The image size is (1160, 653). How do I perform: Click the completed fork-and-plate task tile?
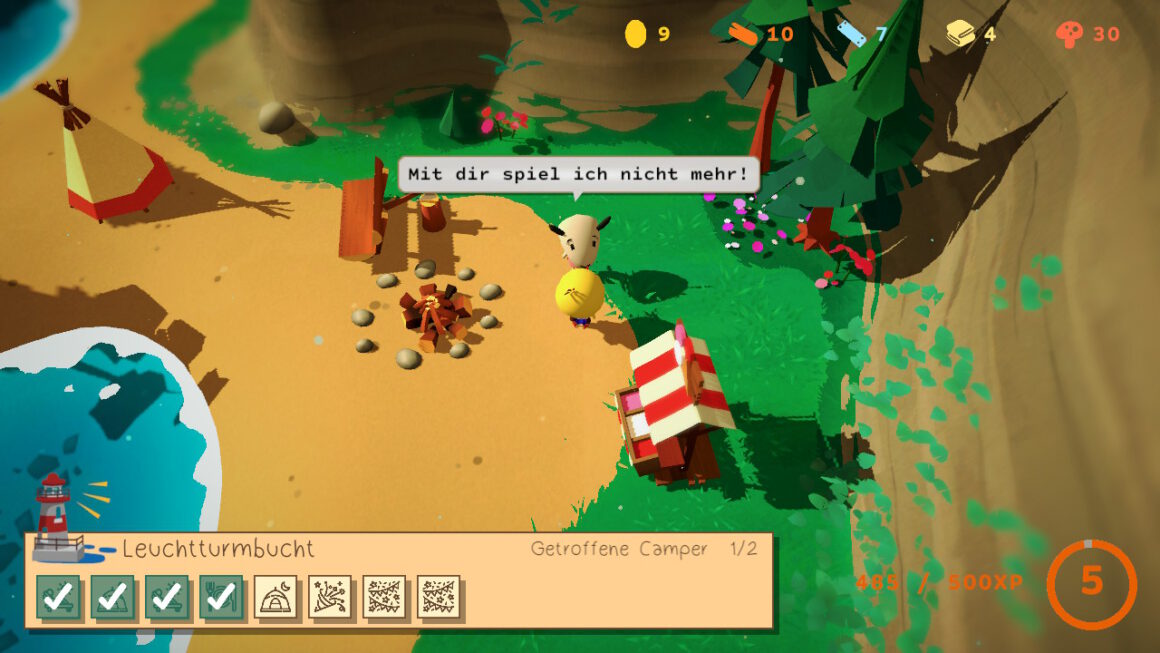(x=221, y=597)
